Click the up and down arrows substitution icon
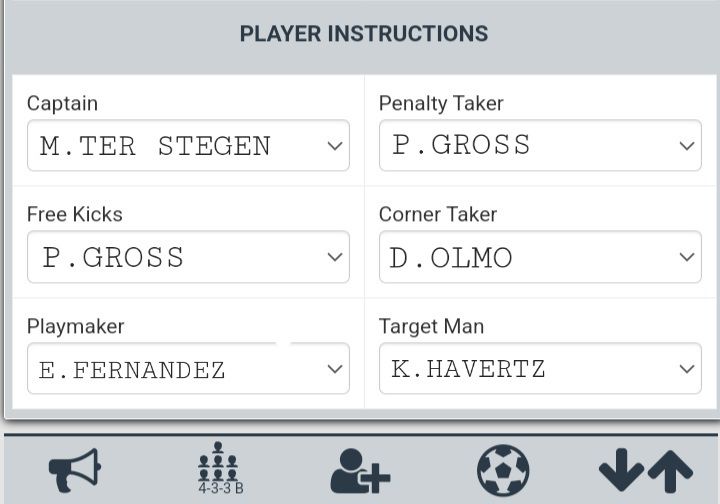The height and width of the screenshot is (504, 720). point(645,470)
